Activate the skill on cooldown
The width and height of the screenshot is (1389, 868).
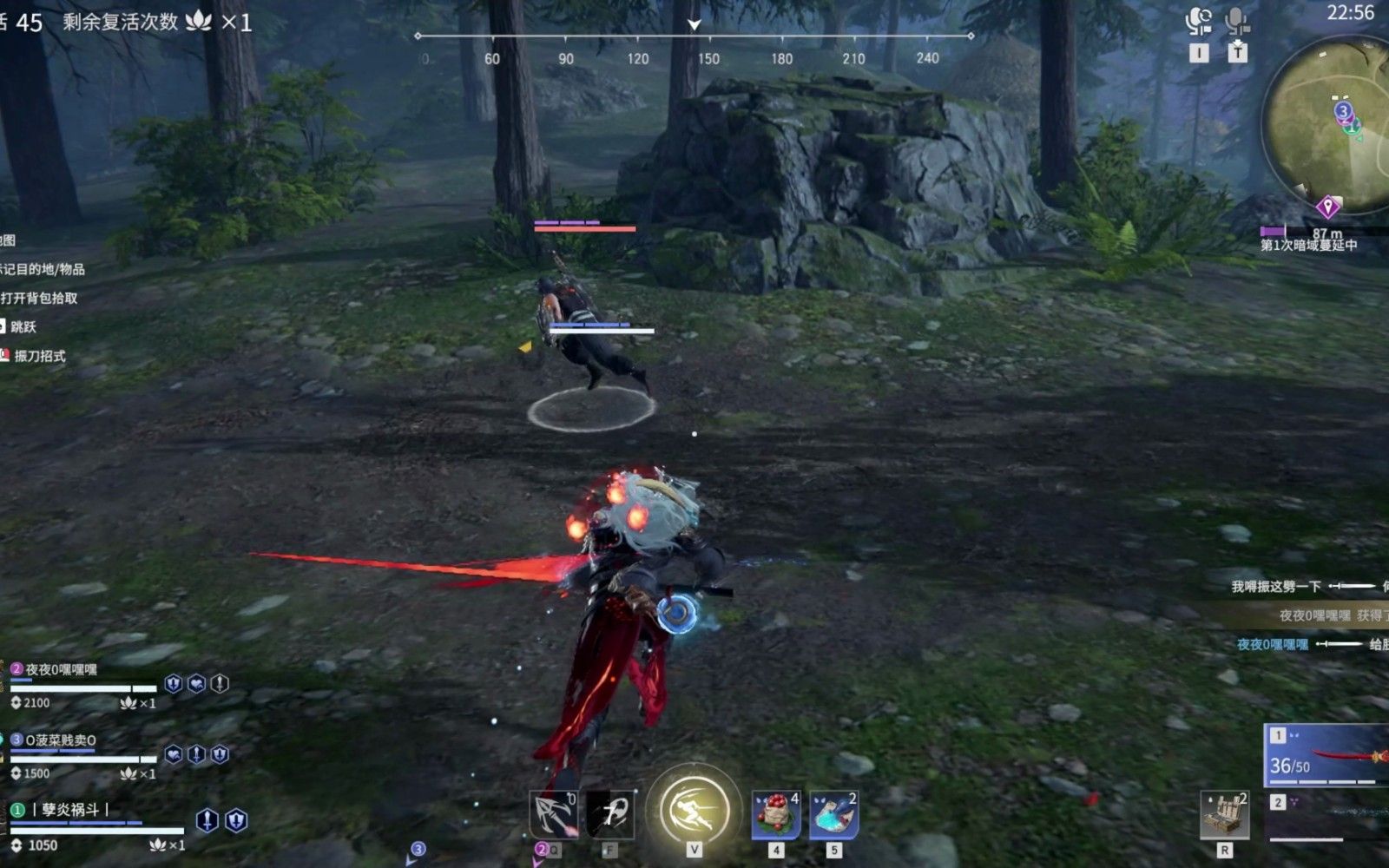[610, 813]
